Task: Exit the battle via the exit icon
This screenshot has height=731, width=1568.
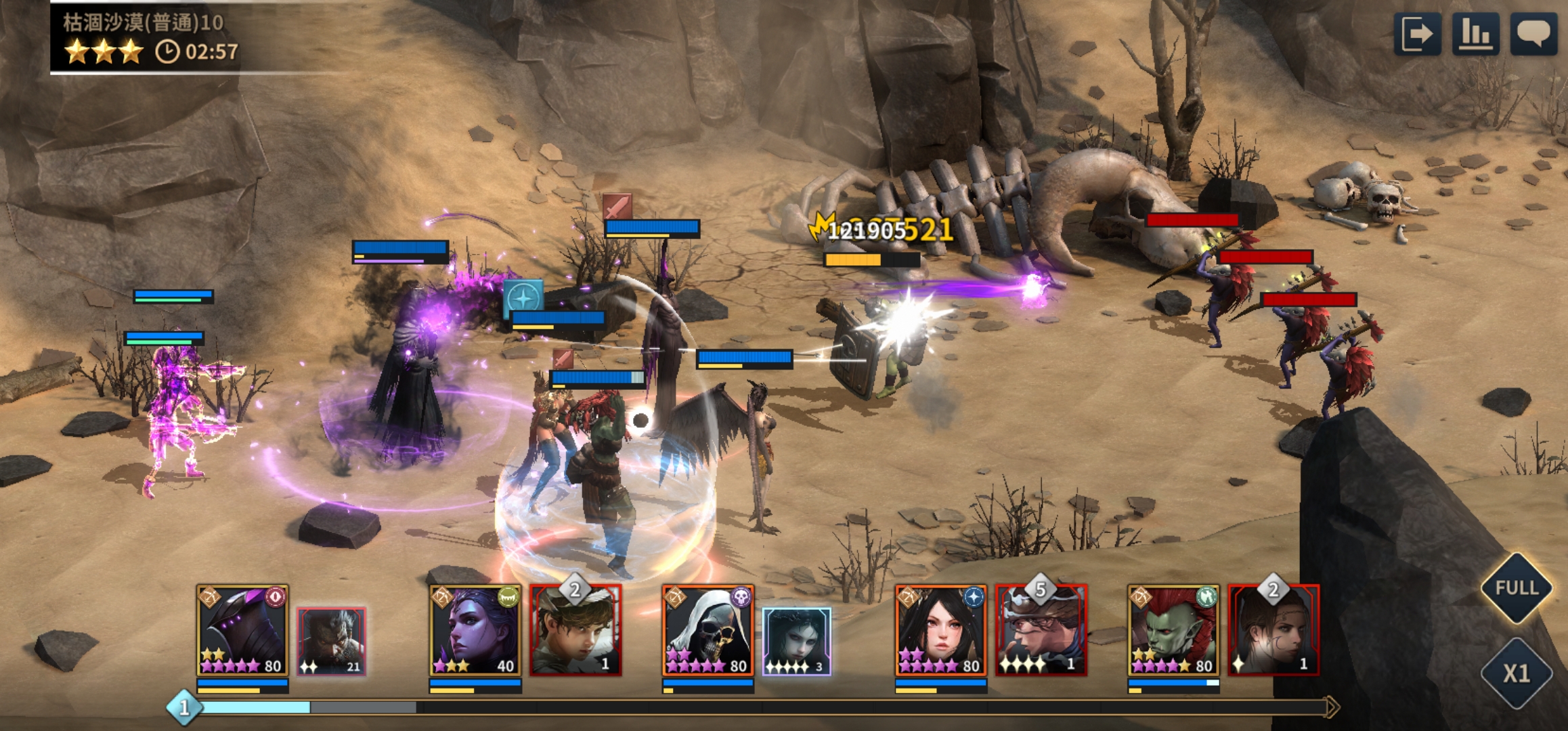Action: [1417, 33]
